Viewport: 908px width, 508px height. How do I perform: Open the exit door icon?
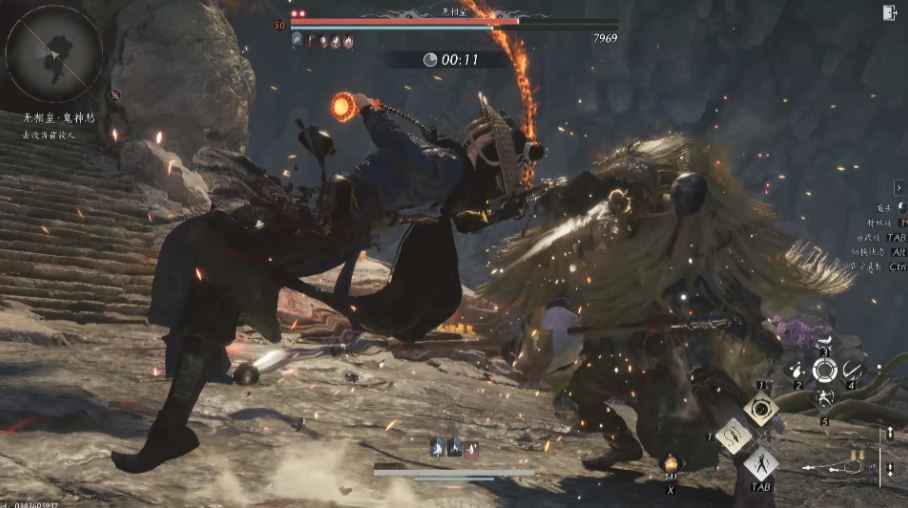coord(890,13)
